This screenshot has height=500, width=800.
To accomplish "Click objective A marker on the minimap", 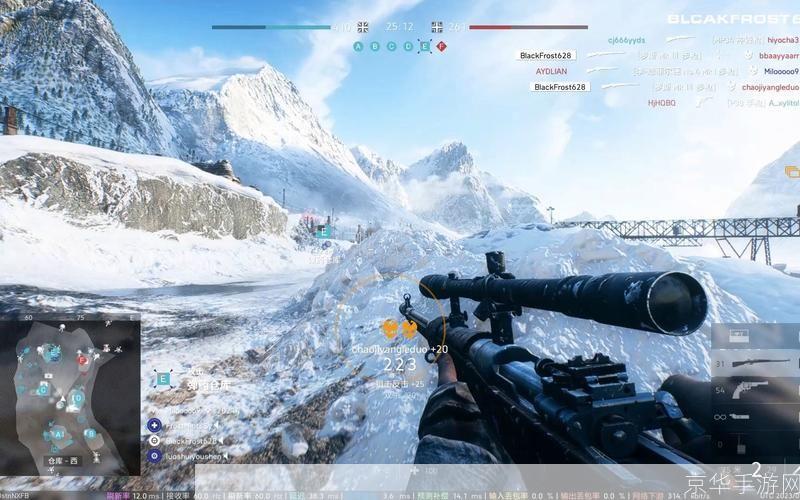I will point(58,436).
